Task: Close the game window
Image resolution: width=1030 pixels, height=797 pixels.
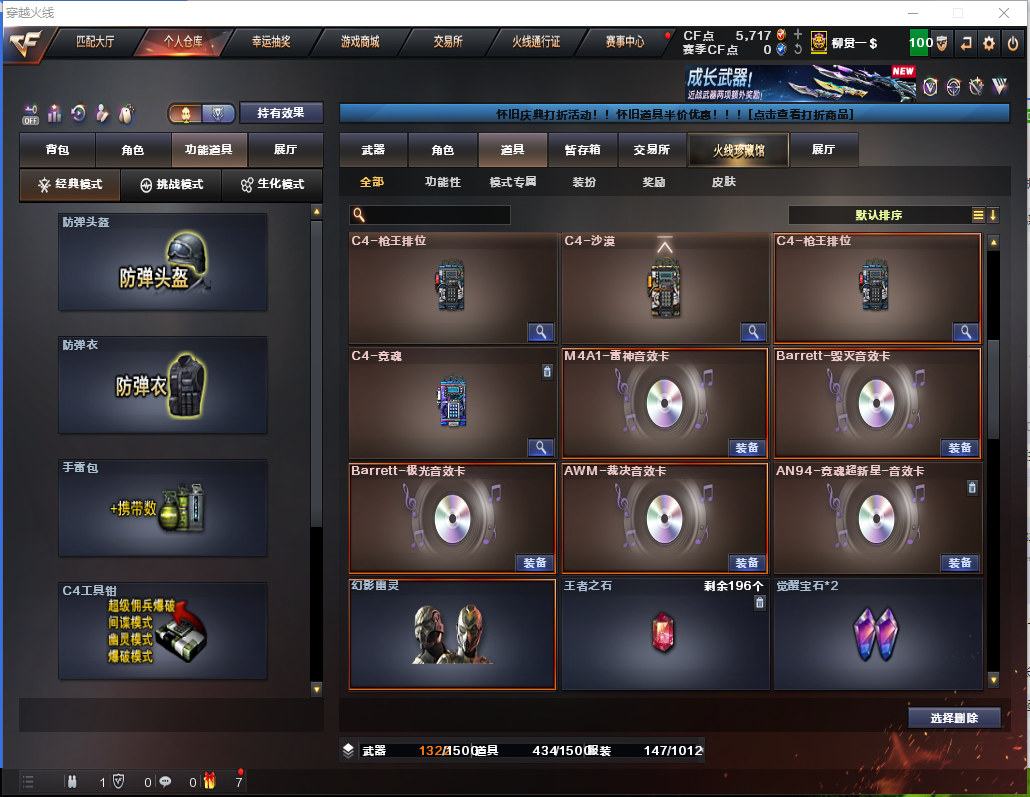Action: point(1005,13)
